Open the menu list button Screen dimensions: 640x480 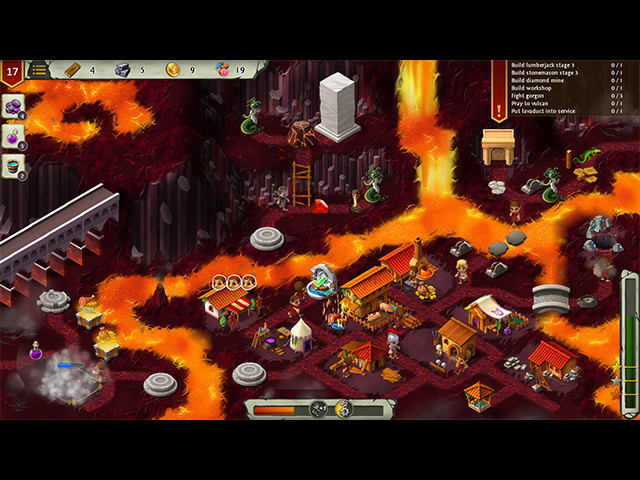coord(39,70)
